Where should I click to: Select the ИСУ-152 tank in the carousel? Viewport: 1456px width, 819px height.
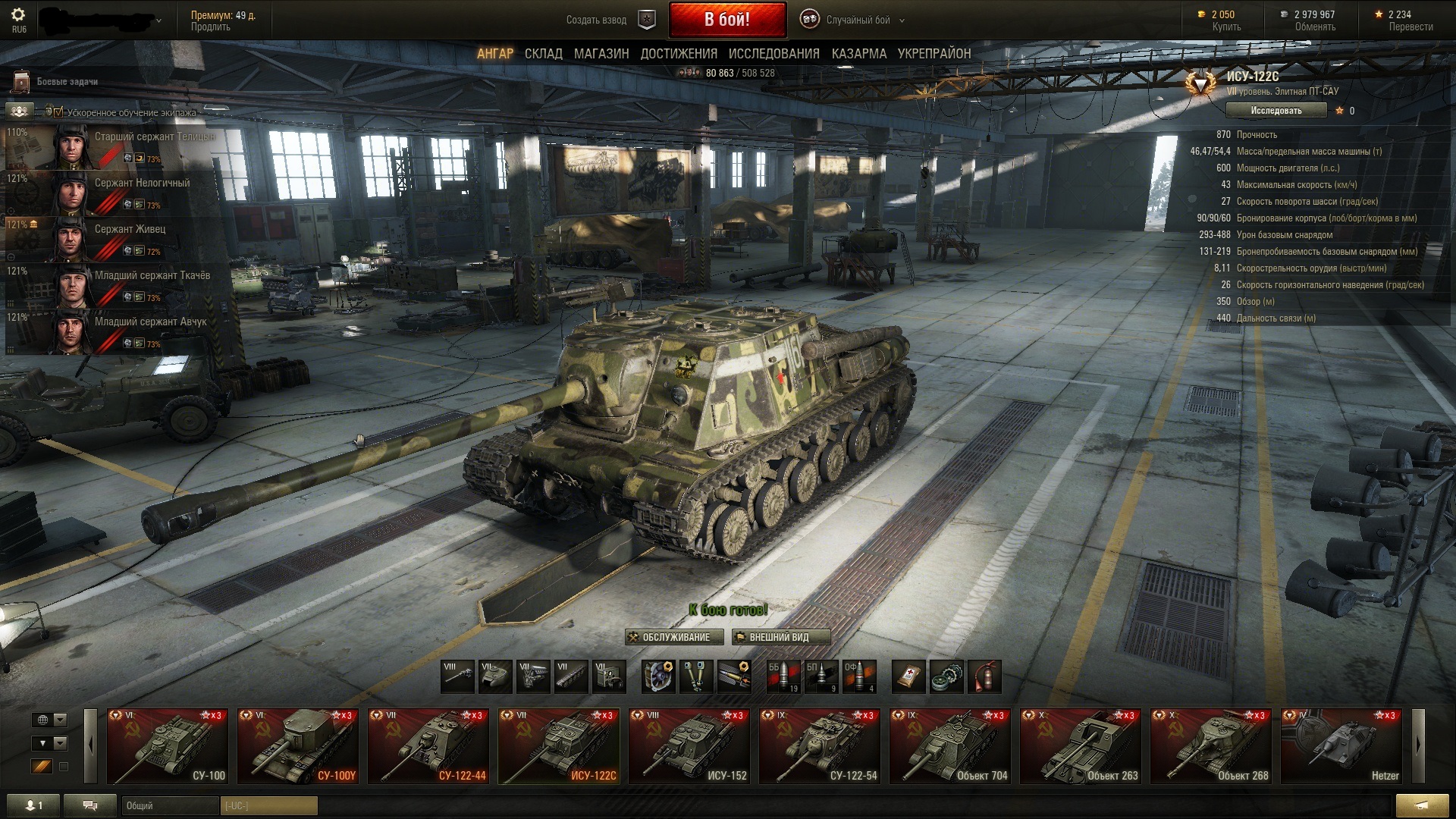click(x=689, y=745)
